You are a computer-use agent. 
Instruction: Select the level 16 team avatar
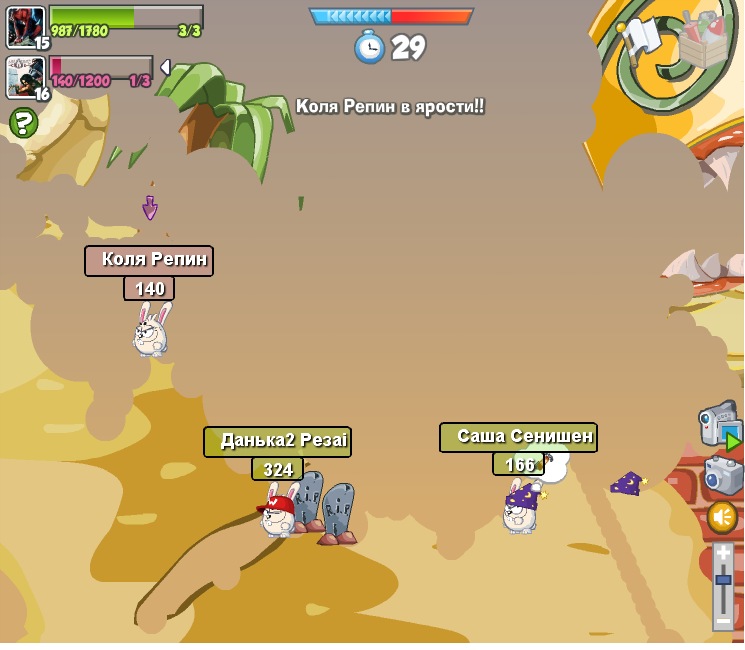[25, 77]
